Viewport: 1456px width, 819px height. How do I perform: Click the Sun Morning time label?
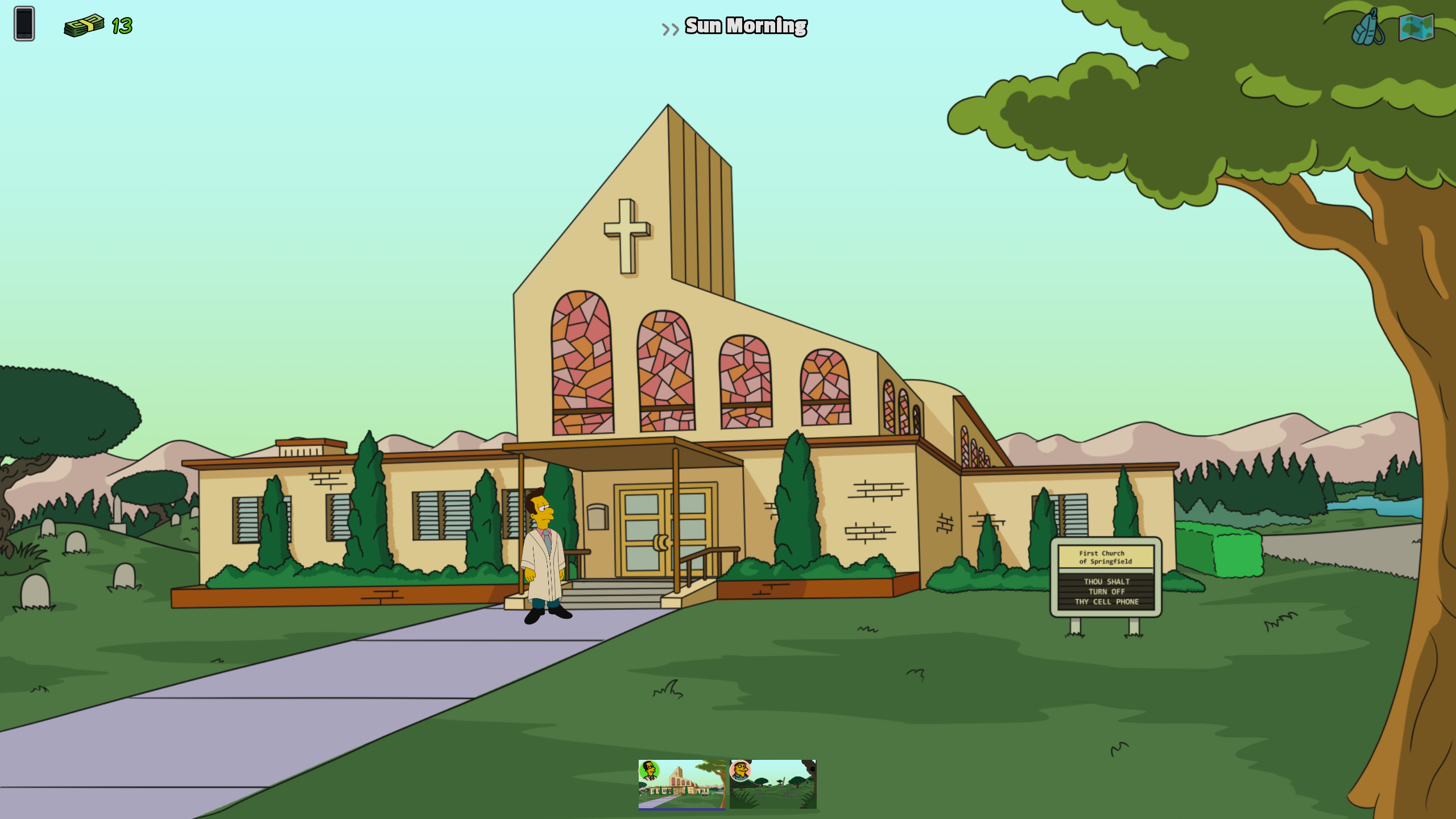[745, 26]
